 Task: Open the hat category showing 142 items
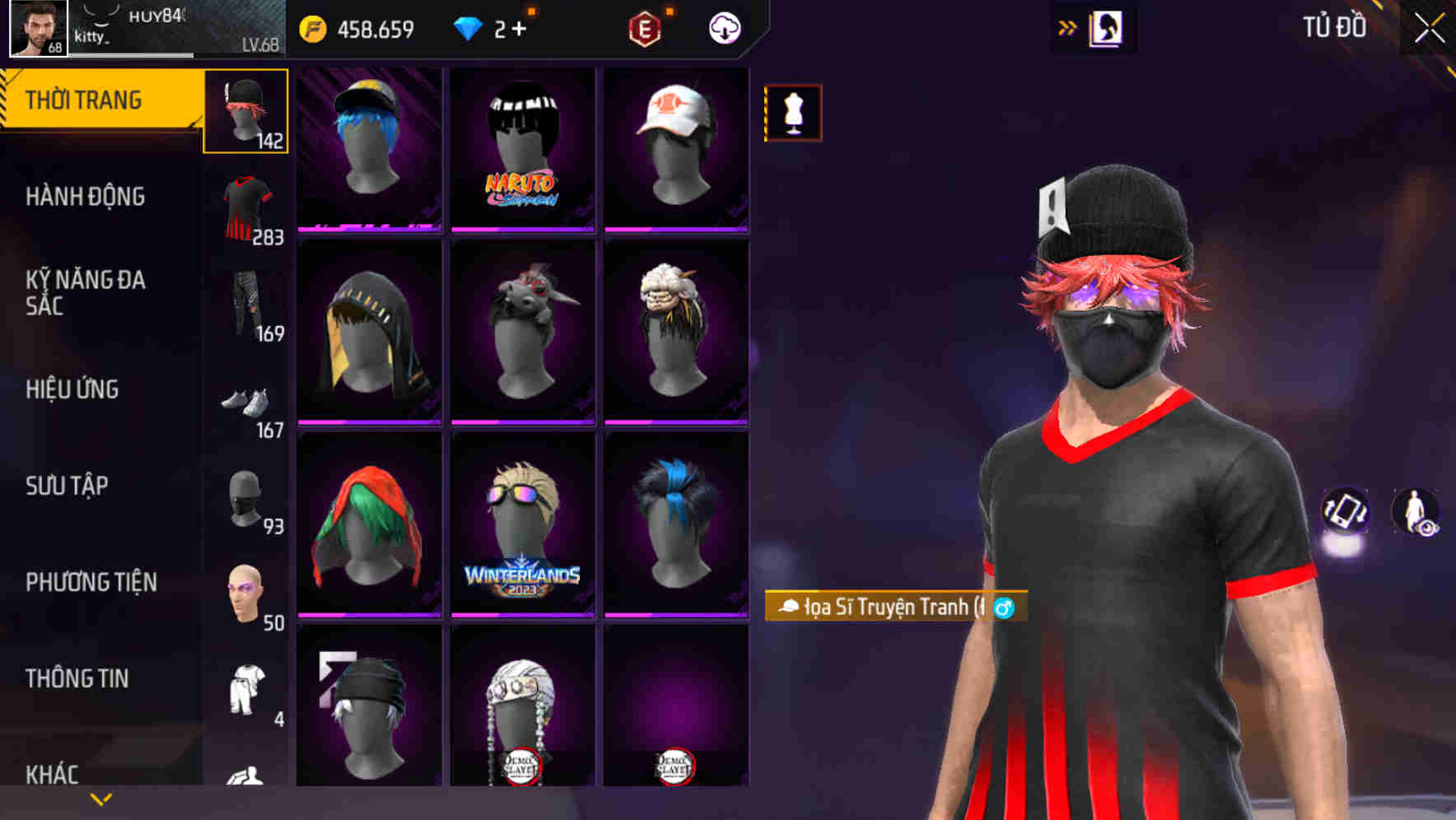click(245, 111)
